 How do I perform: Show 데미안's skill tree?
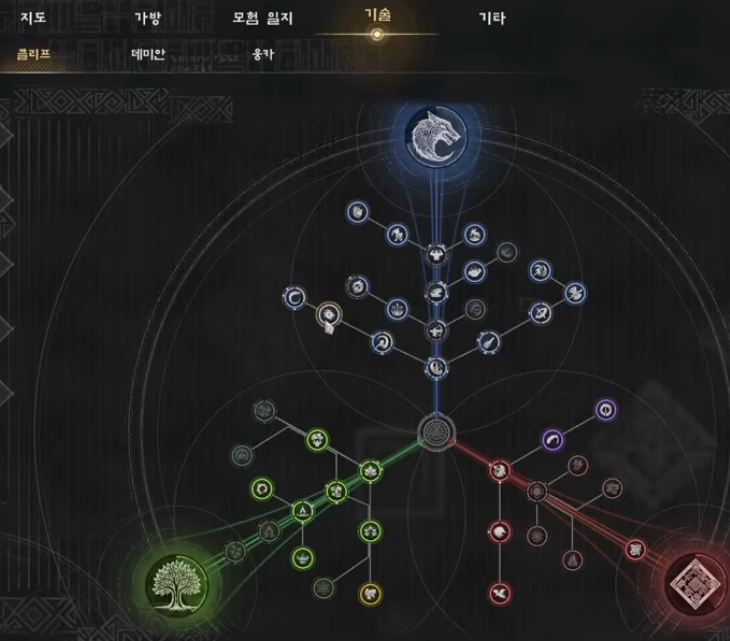(148, 54)
